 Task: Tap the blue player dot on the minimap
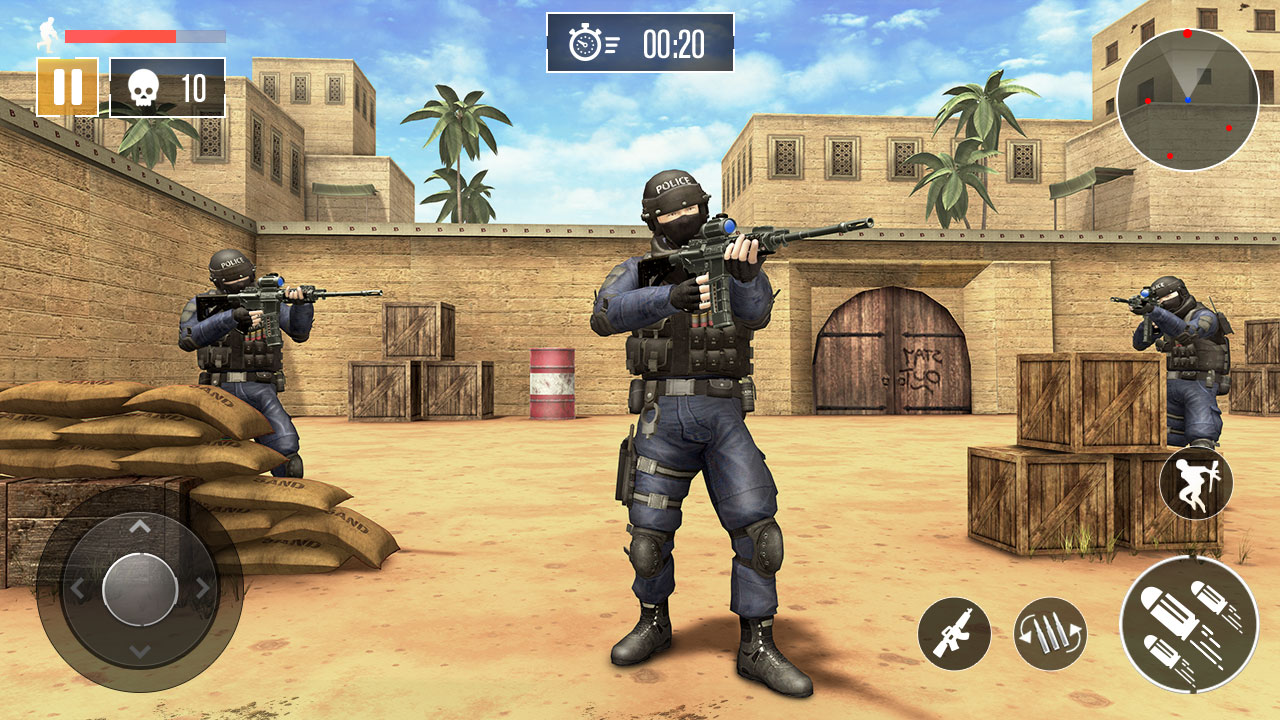[1188, 99]
